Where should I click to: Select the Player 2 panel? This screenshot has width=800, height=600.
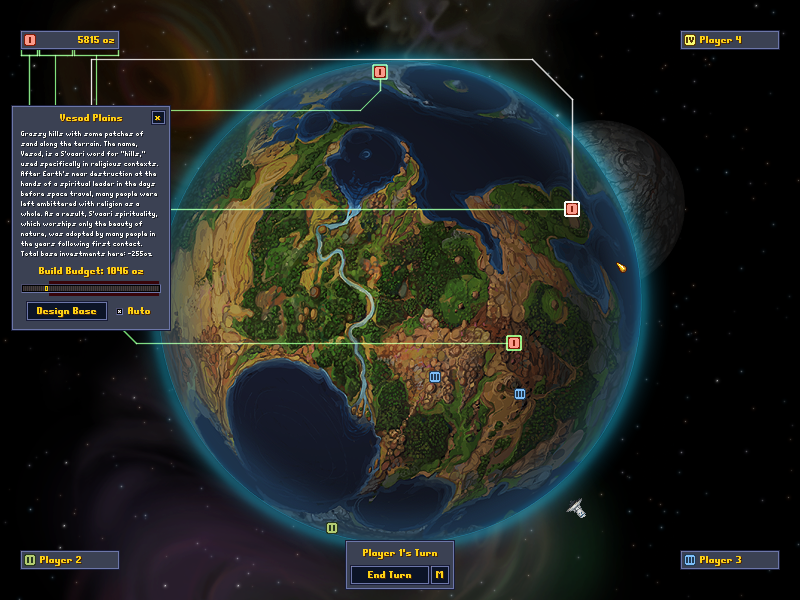[70, 560]
